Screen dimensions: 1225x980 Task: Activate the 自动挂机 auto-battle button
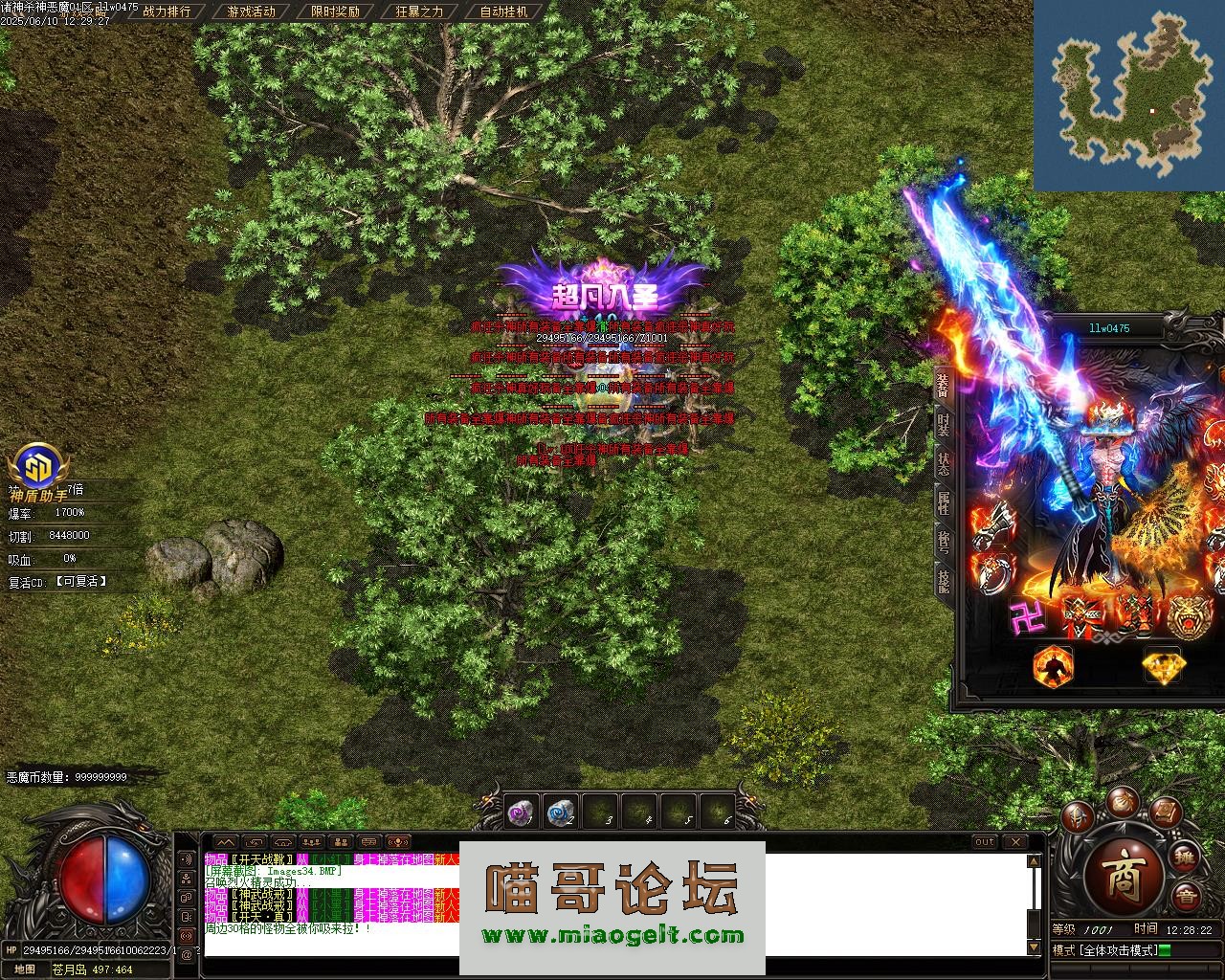pyautogui.click(x=503, y=11)
